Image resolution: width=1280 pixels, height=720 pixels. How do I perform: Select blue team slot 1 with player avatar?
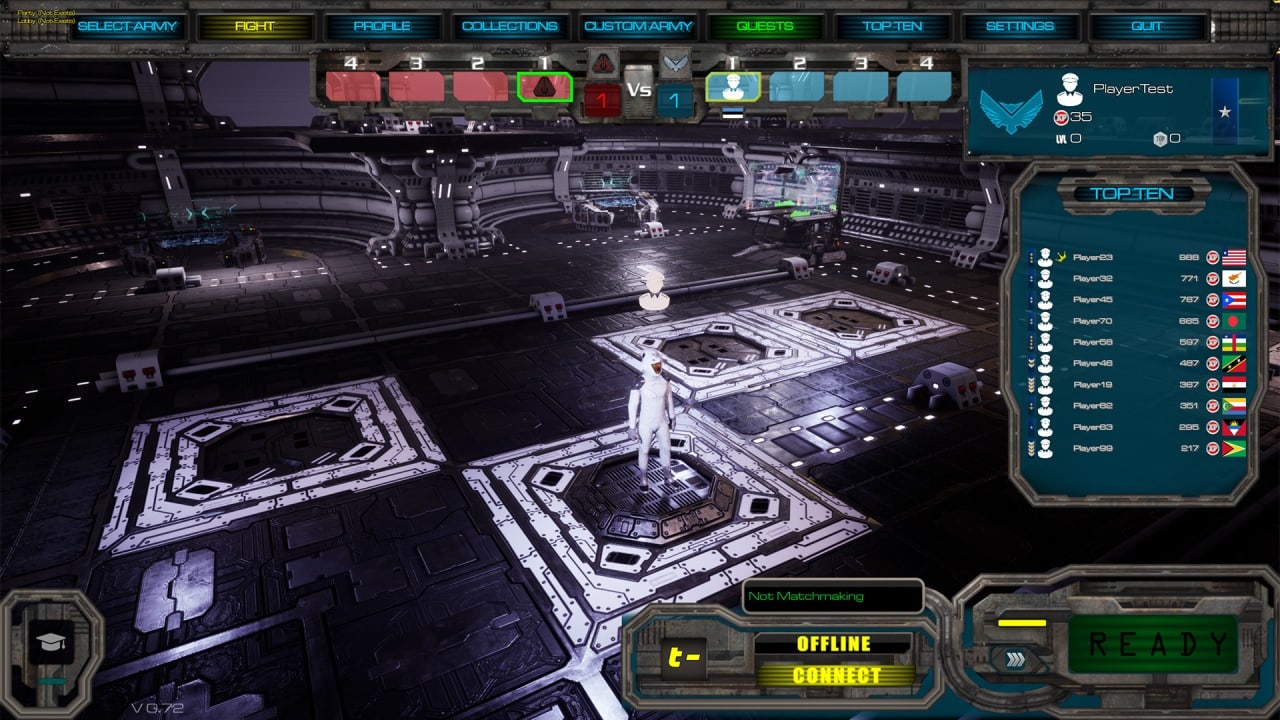733,87
